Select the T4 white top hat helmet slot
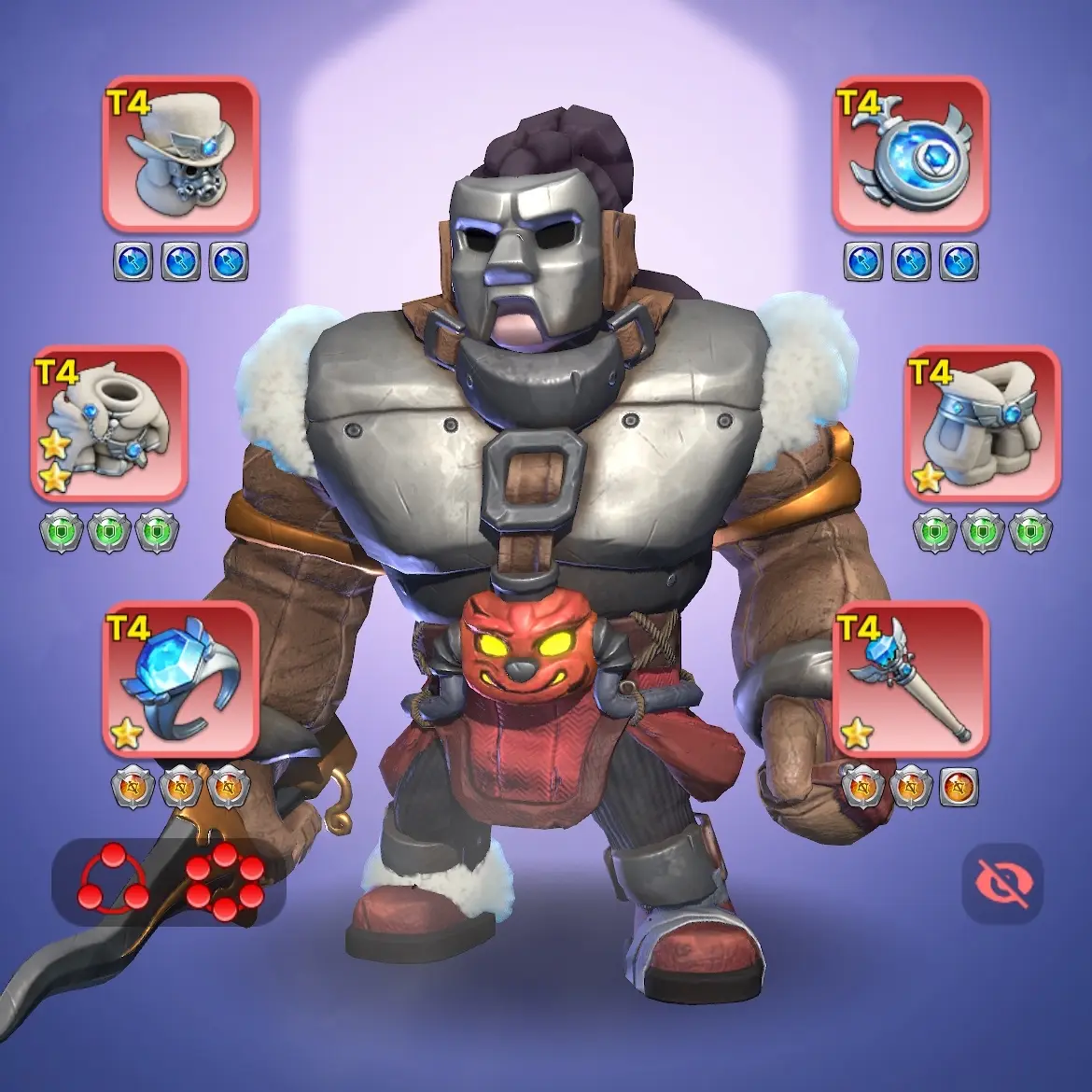The height and width of the screenshot is (1092, 1092). coord(180,155)
